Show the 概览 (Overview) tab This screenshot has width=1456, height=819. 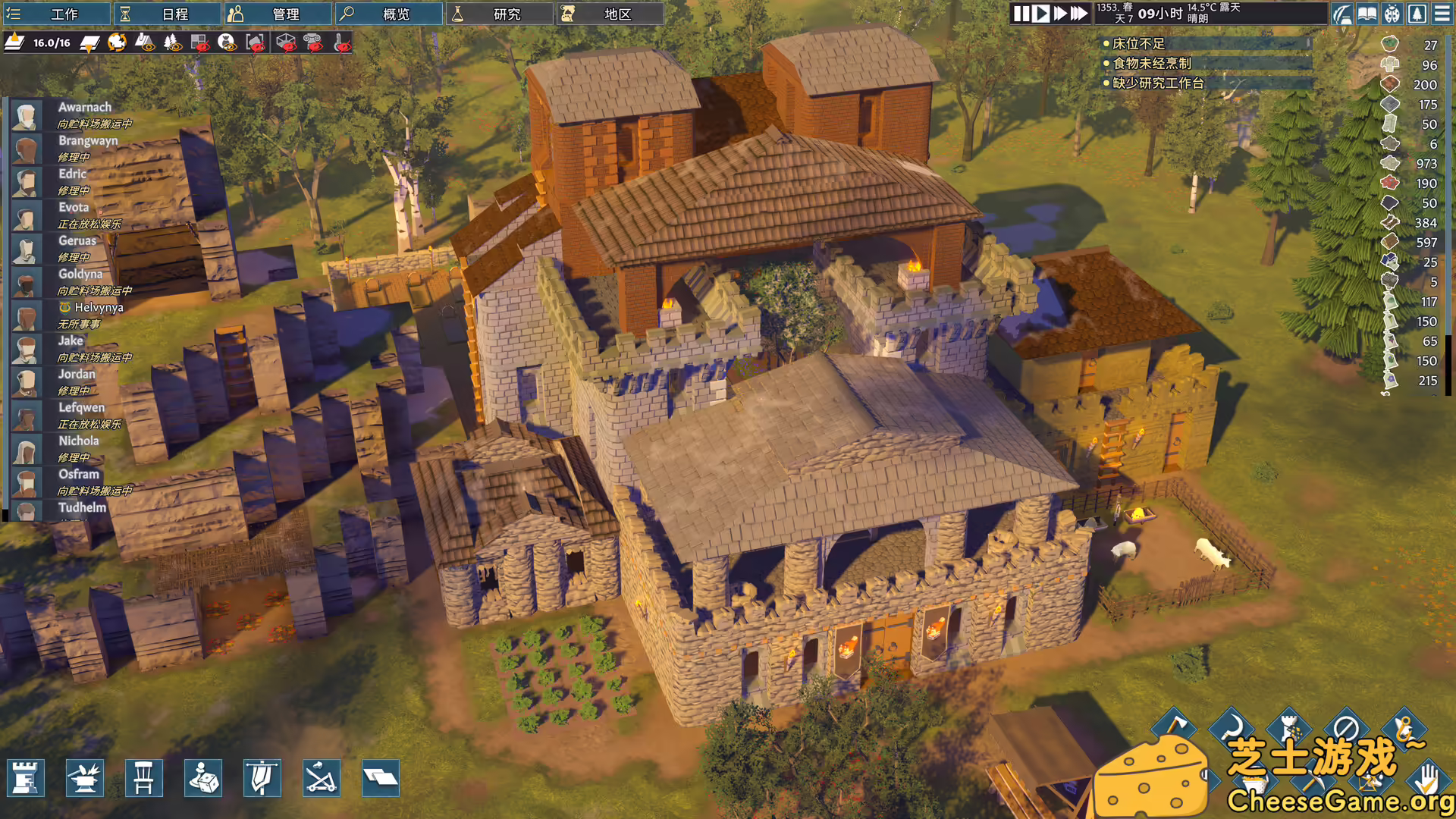389,14
